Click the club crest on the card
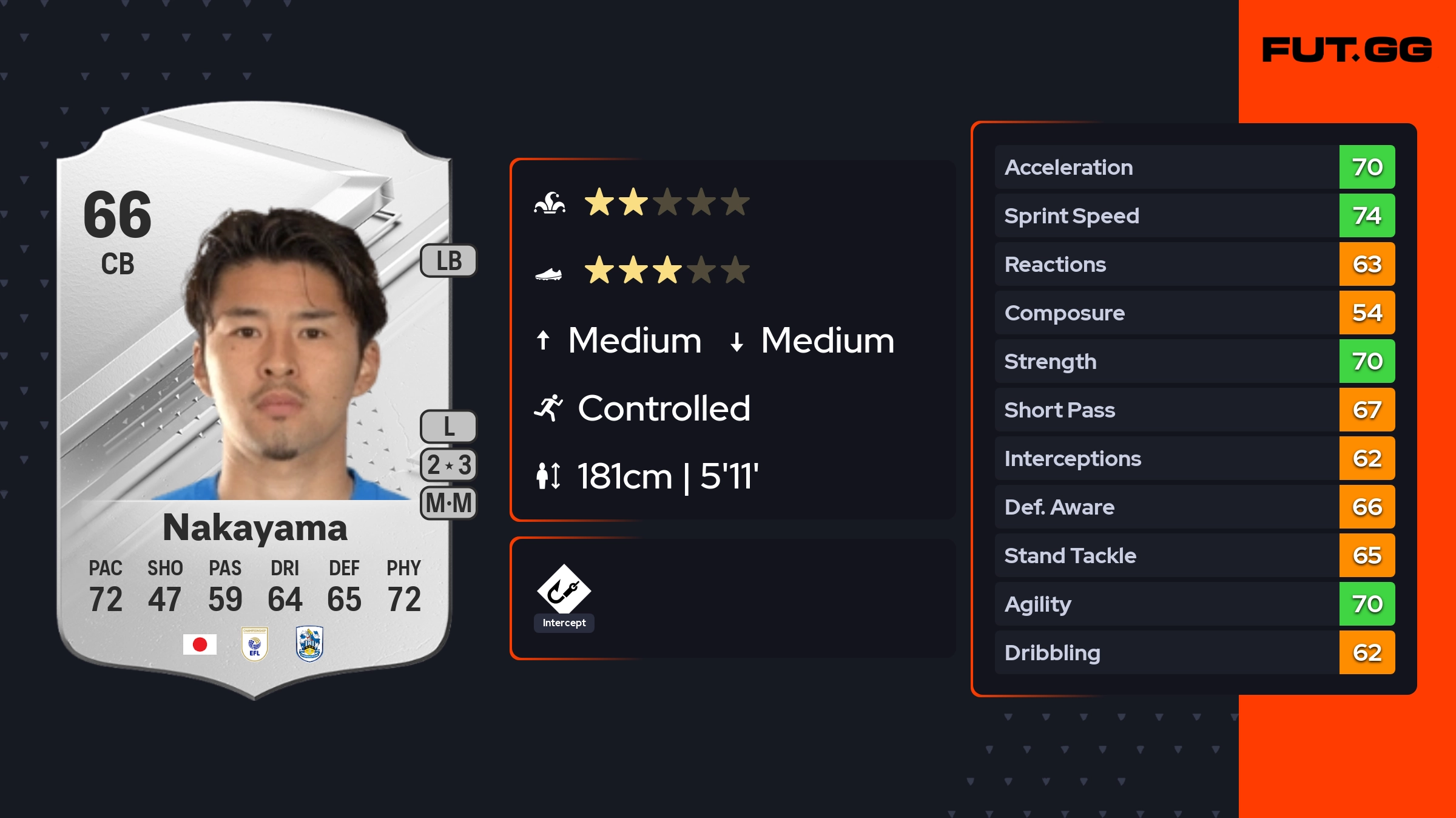Image resolution: width=1456 pixels, height=818 pixels. click(309, 644)
